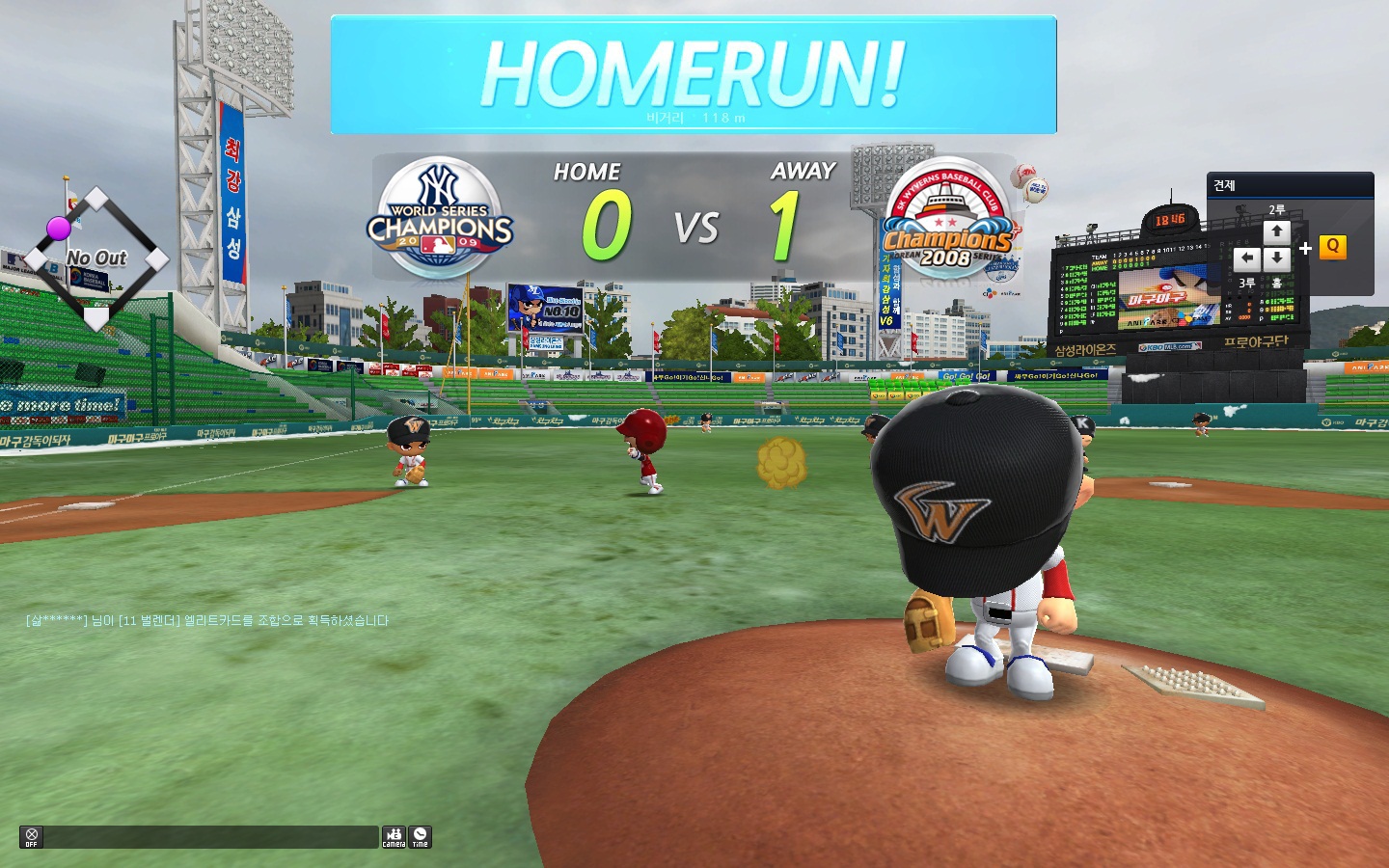The height and width of the screenshot is (868, 1389).
Task: Click the chat input bar
Action: [211, 837]
